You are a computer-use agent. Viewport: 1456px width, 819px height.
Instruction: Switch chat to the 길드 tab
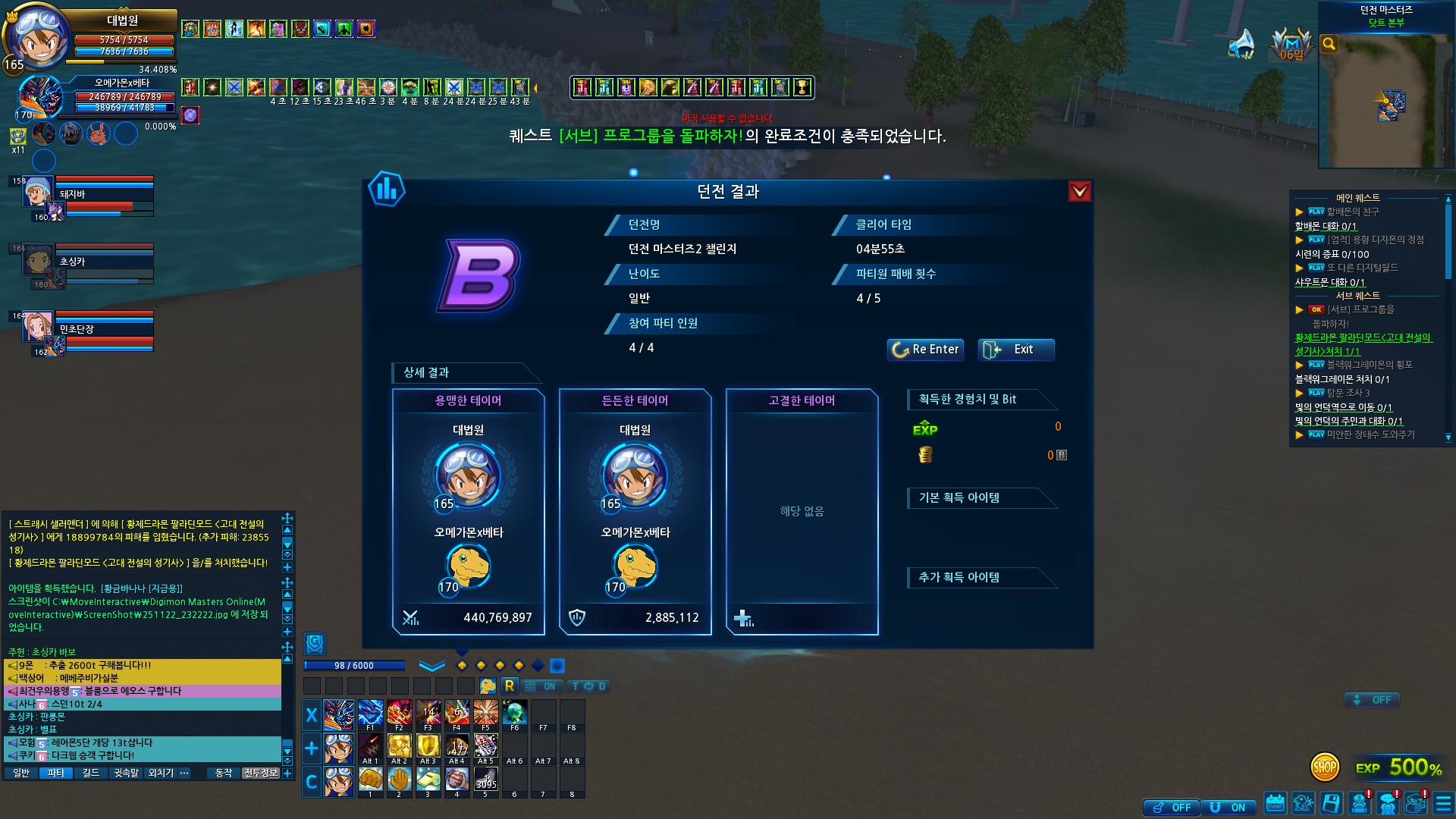pyautogui.click(x=90, y=773)
